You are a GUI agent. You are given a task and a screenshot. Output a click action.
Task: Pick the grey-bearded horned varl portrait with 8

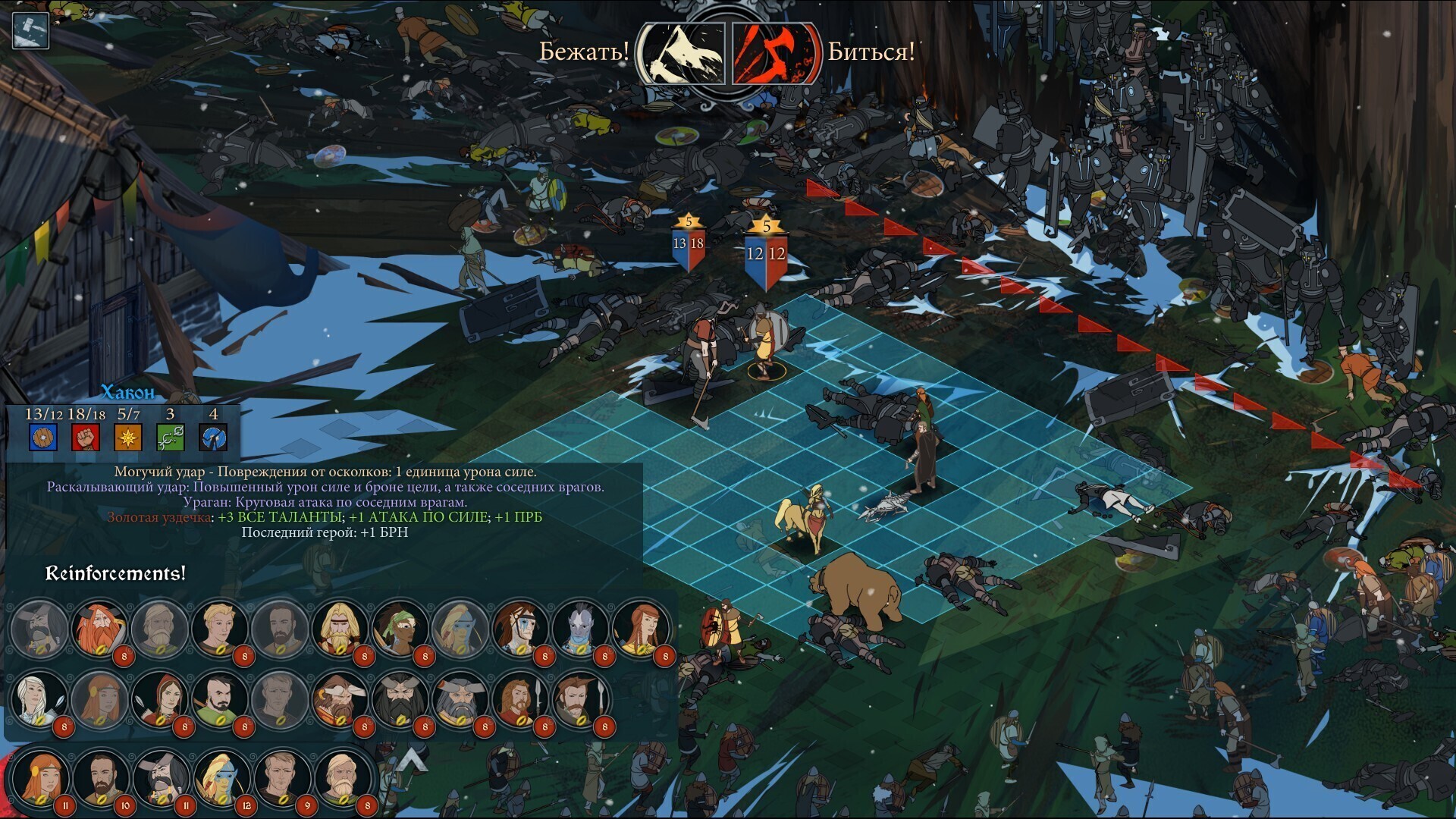click(460, 699)
